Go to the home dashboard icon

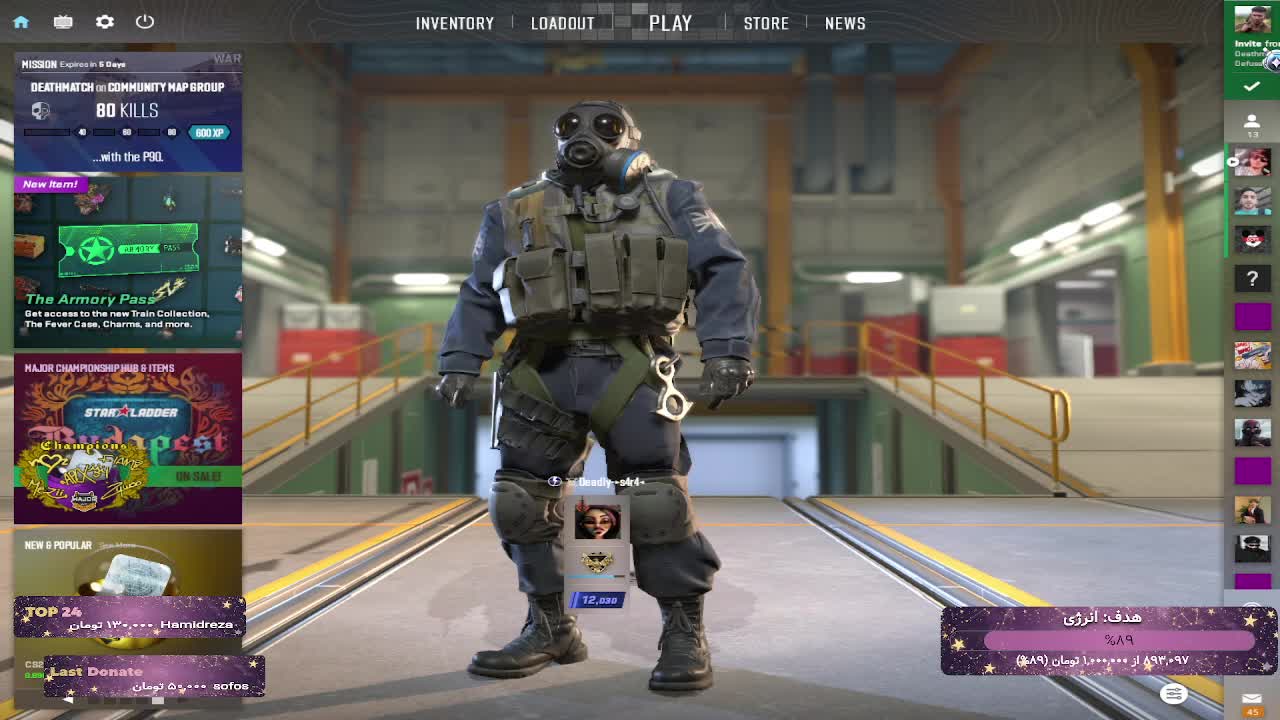tap(21, 22)
